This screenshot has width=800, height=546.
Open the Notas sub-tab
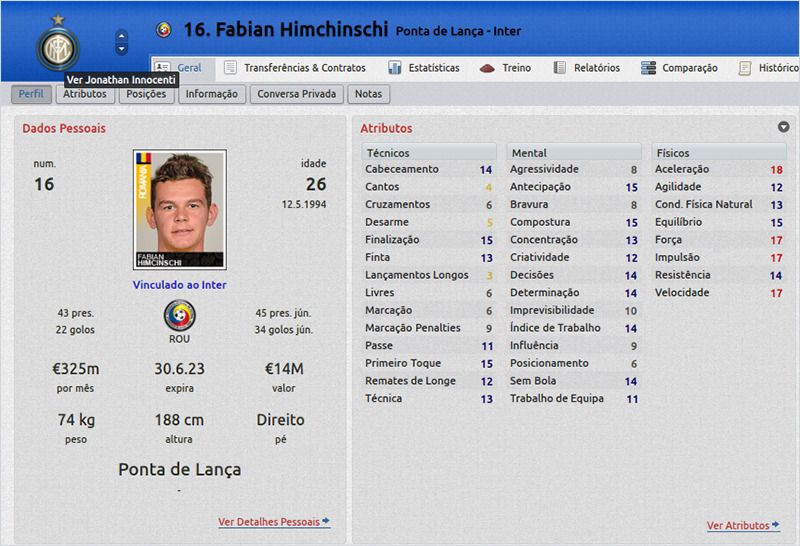pos(368,94)
